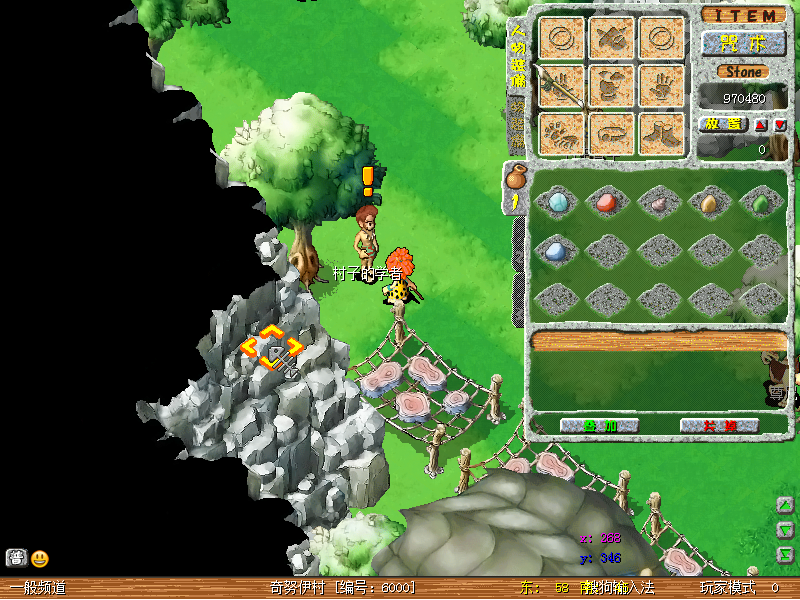The image size is (800, 600).
Task: Click the green 叠加 stack button
Action: [600, 425]
